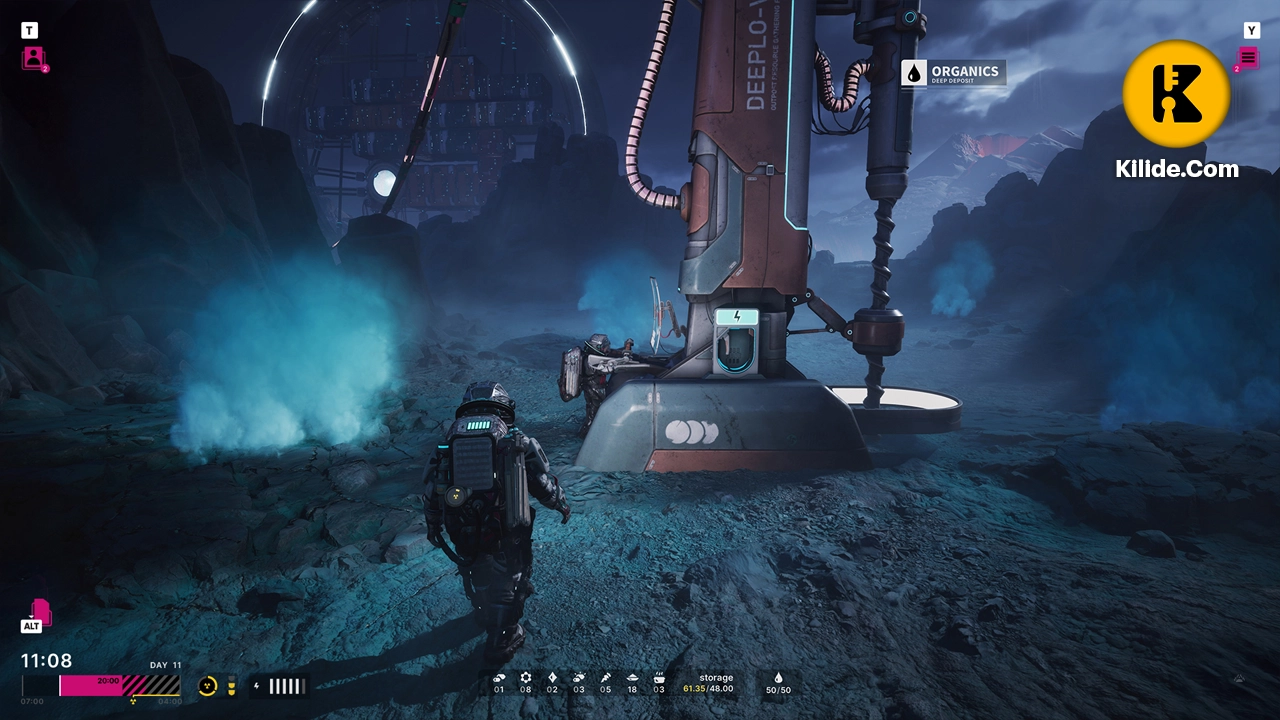
Task: Select the Organics deep deposit marker
Action: [953, 73]
